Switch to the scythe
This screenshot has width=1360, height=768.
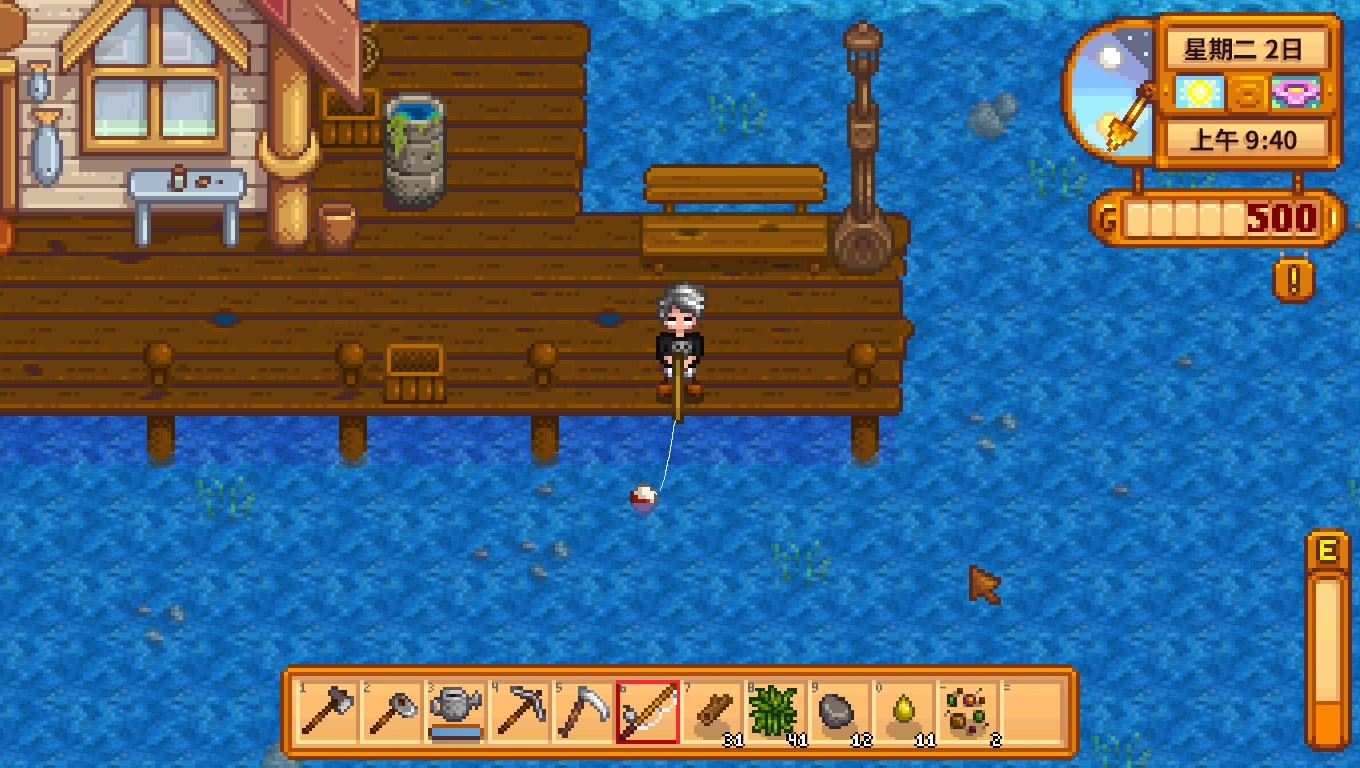point(583,712)
